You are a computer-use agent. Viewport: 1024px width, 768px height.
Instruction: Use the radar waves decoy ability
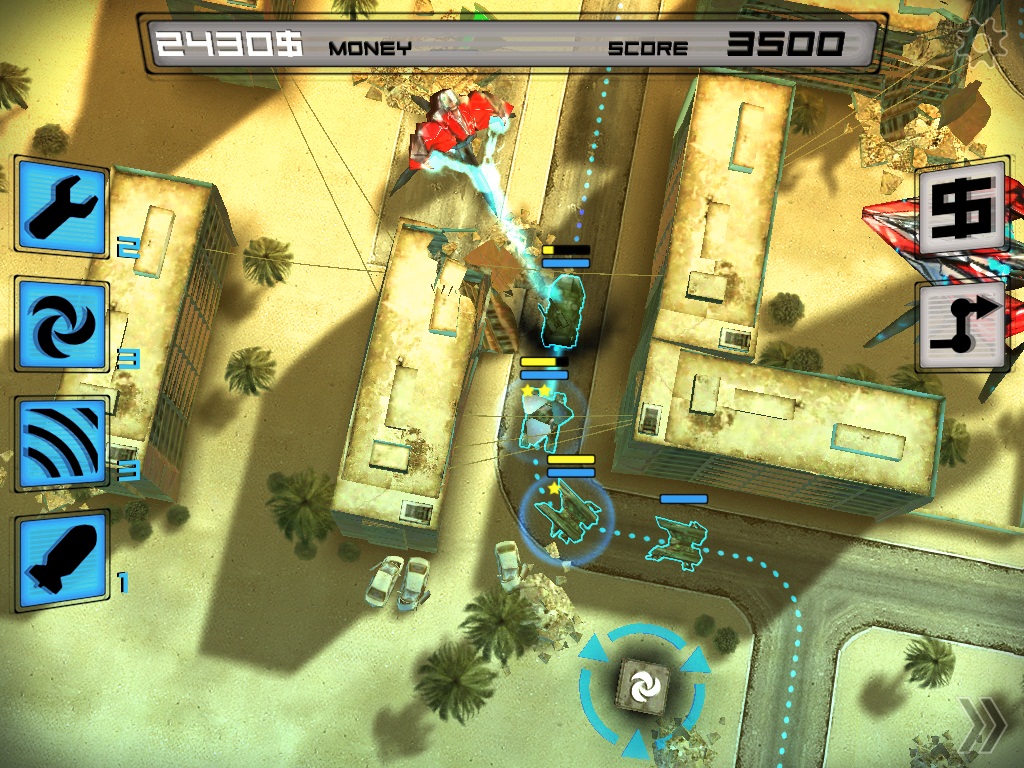click(62, 443)
